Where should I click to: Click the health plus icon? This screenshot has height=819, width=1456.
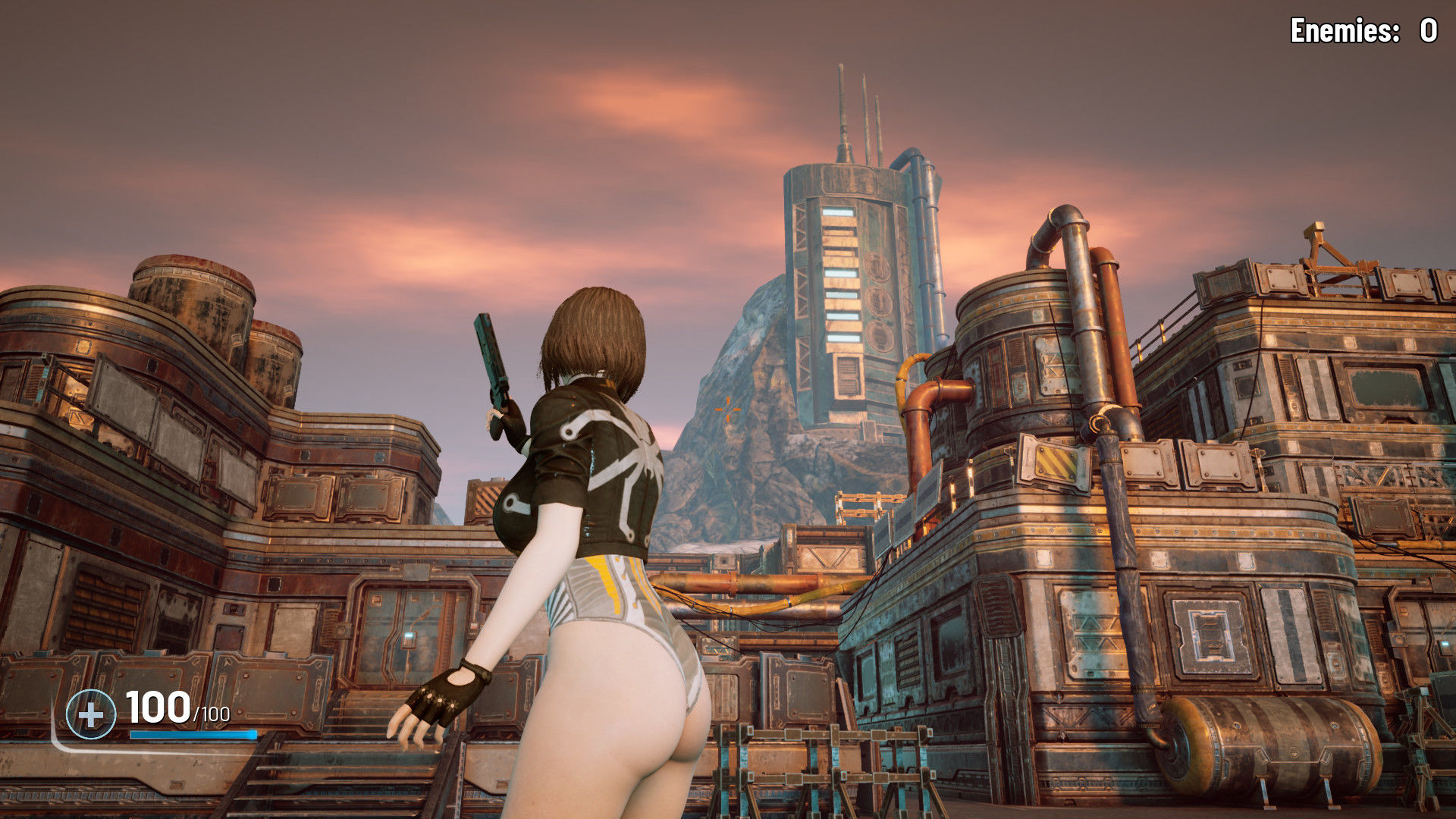91,714
